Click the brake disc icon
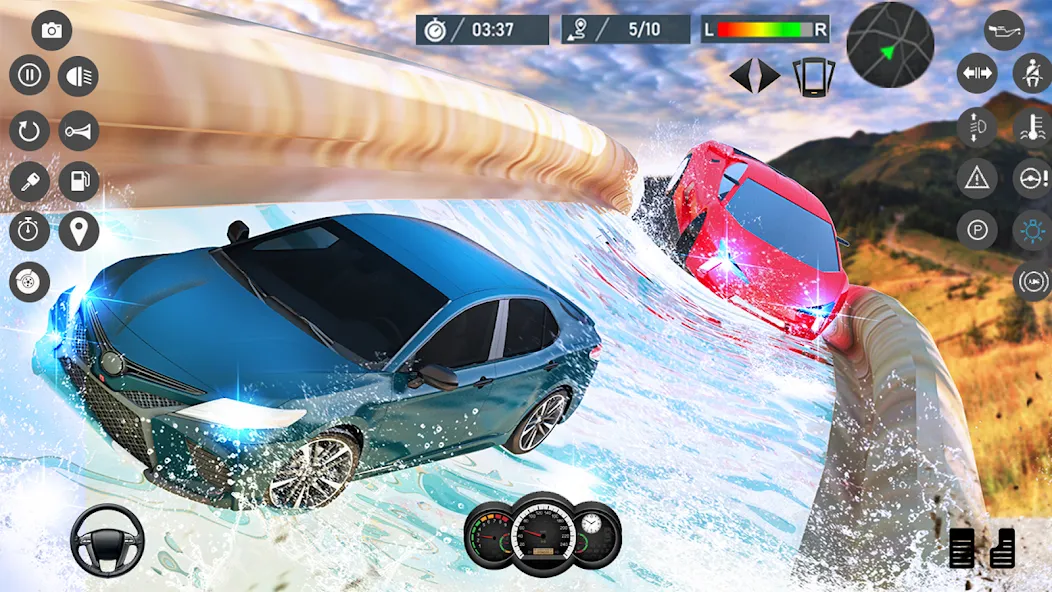Image resolution: width=1052 pixels, height=592 pixels. (x=30, y=282)
